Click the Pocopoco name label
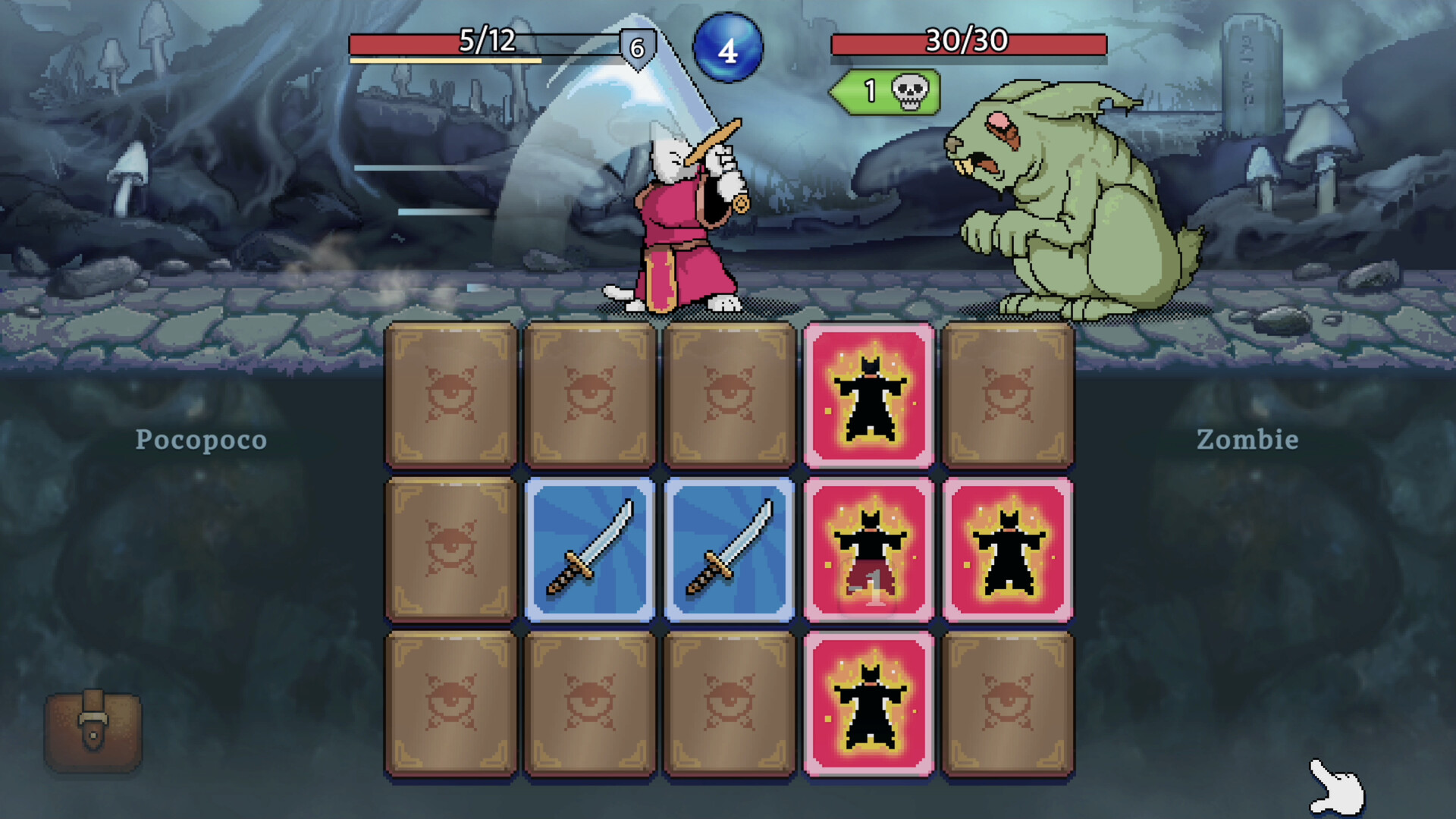 click(200, 440)
